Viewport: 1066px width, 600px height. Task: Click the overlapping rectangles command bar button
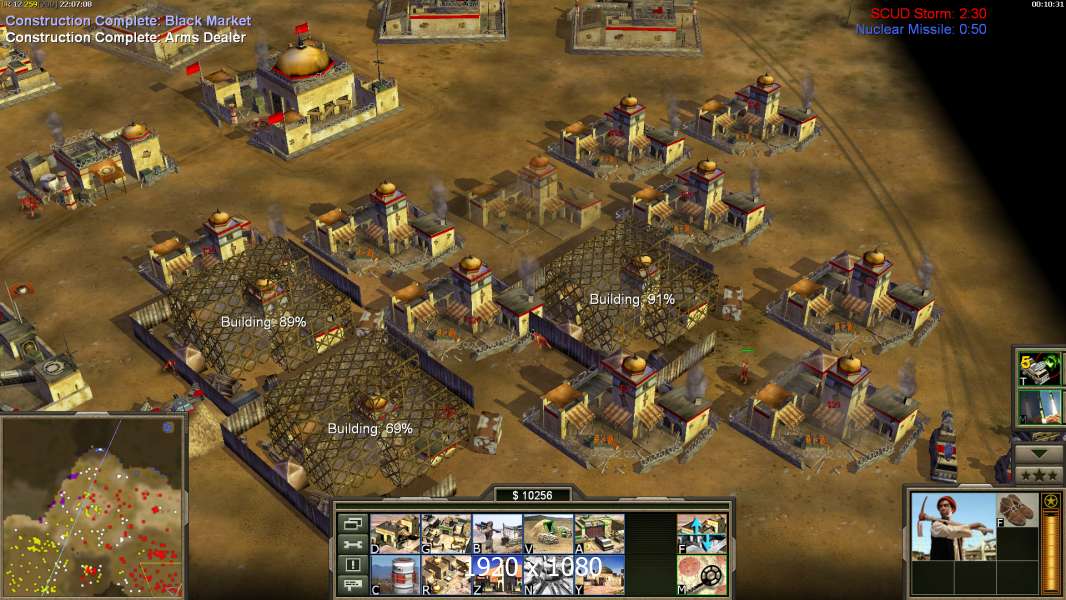pos(352,523)
